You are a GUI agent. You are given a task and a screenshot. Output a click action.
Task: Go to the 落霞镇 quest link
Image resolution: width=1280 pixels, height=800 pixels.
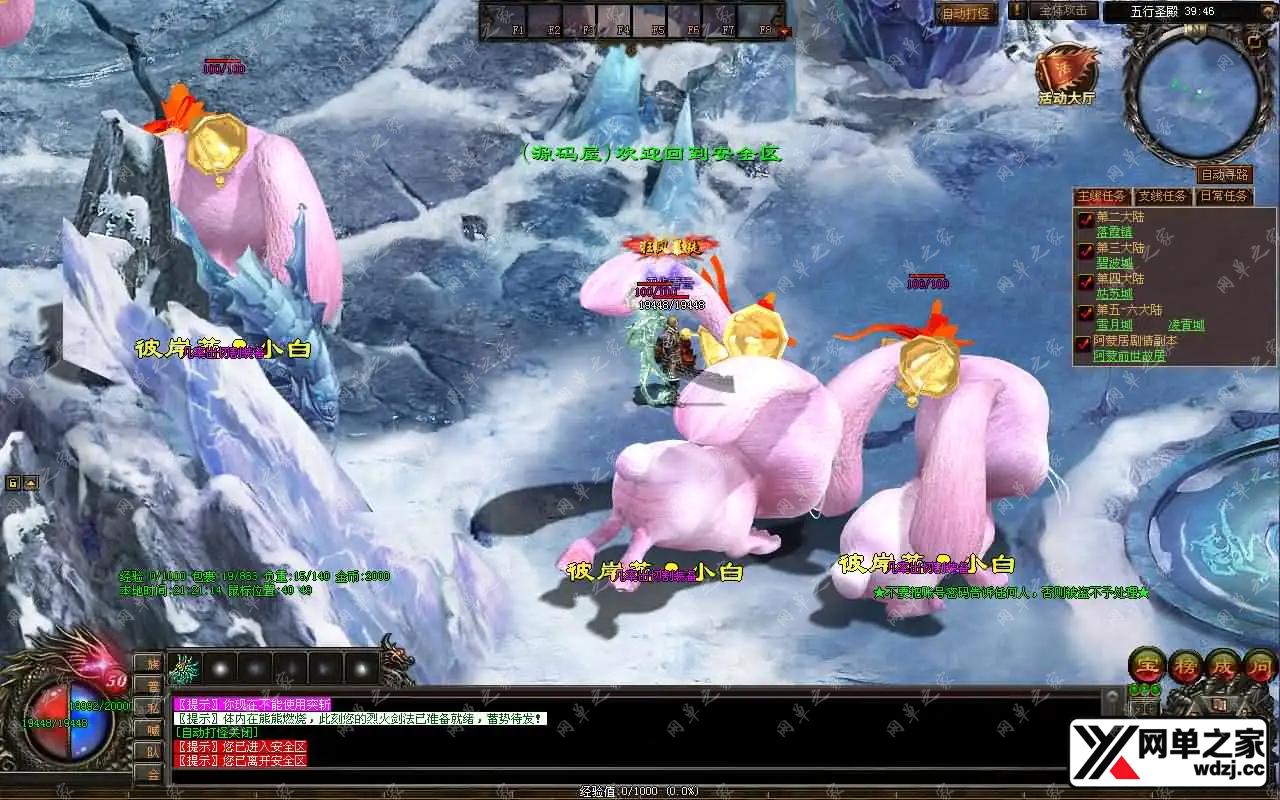[1114, 232]
